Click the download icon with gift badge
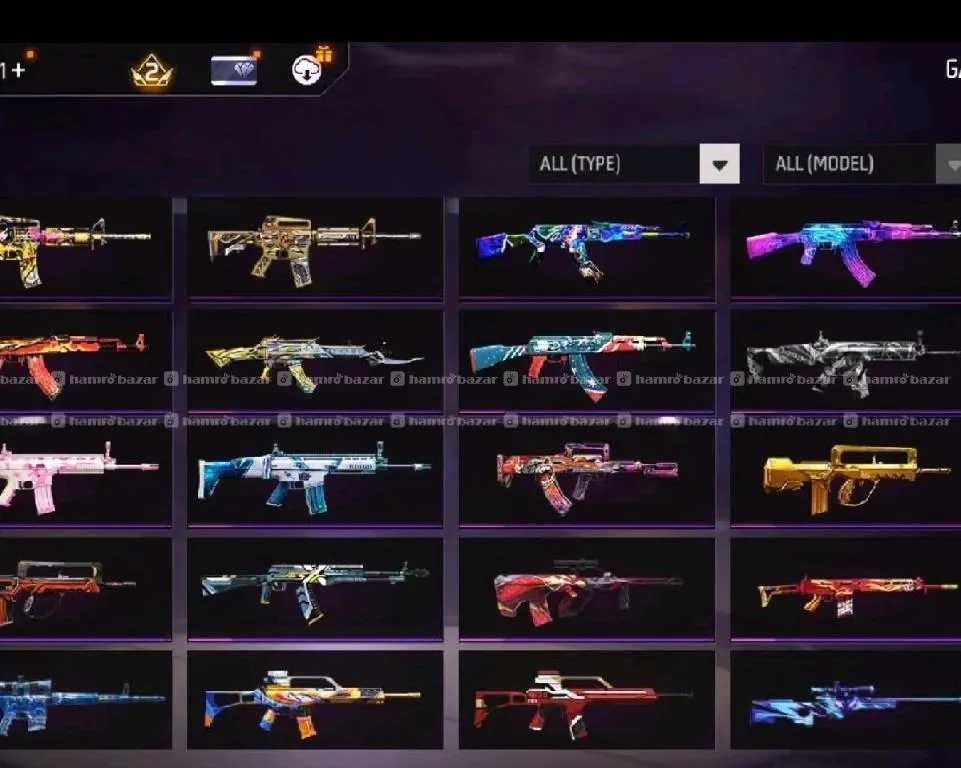961x768 pixels. [x=308, y=68]
